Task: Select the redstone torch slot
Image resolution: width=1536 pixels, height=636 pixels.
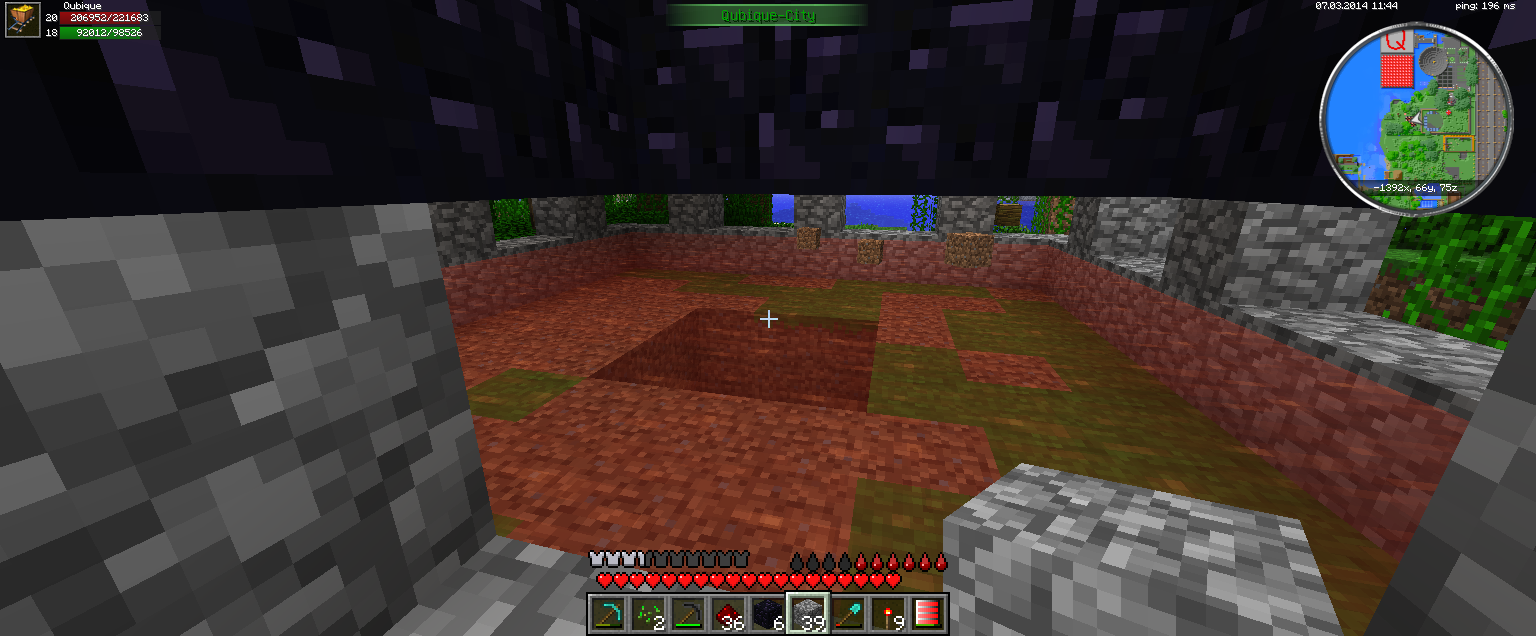Action: (887, 614)
